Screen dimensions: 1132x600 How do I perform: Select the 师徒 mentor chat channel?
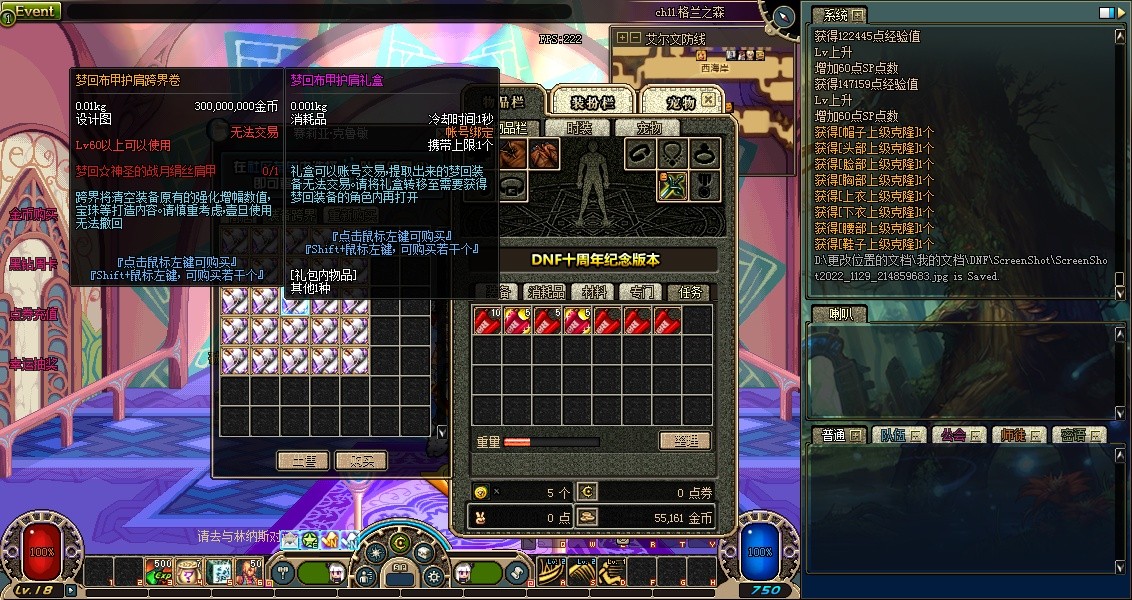1013,435
